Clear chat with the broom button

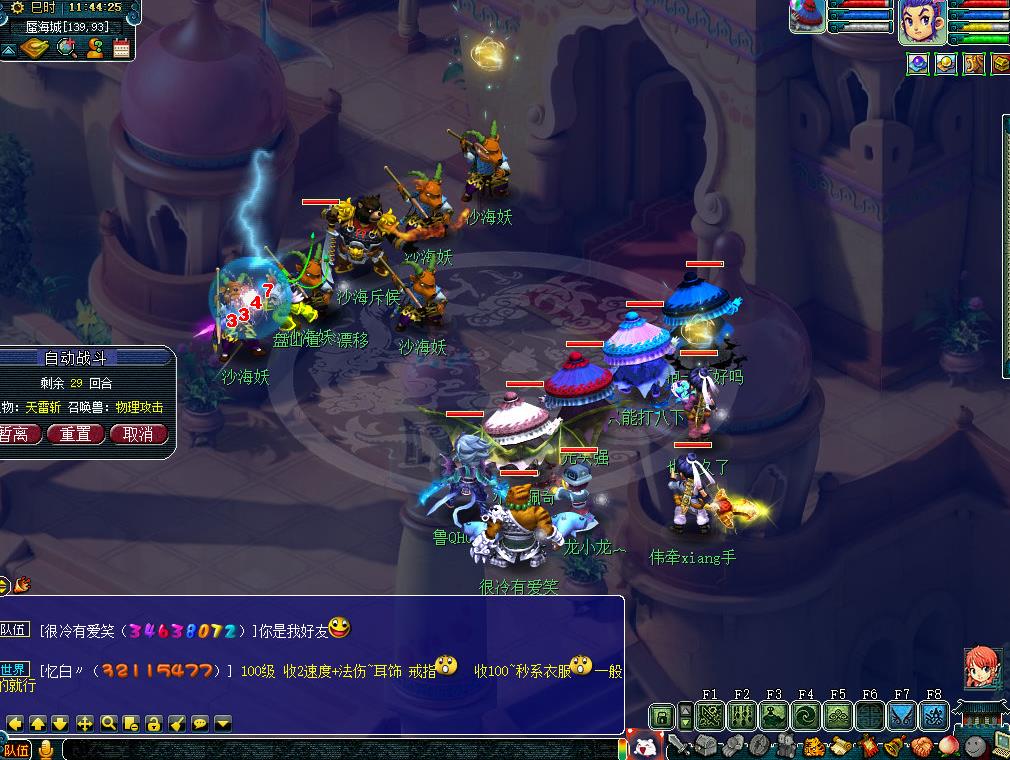(177, 723)
